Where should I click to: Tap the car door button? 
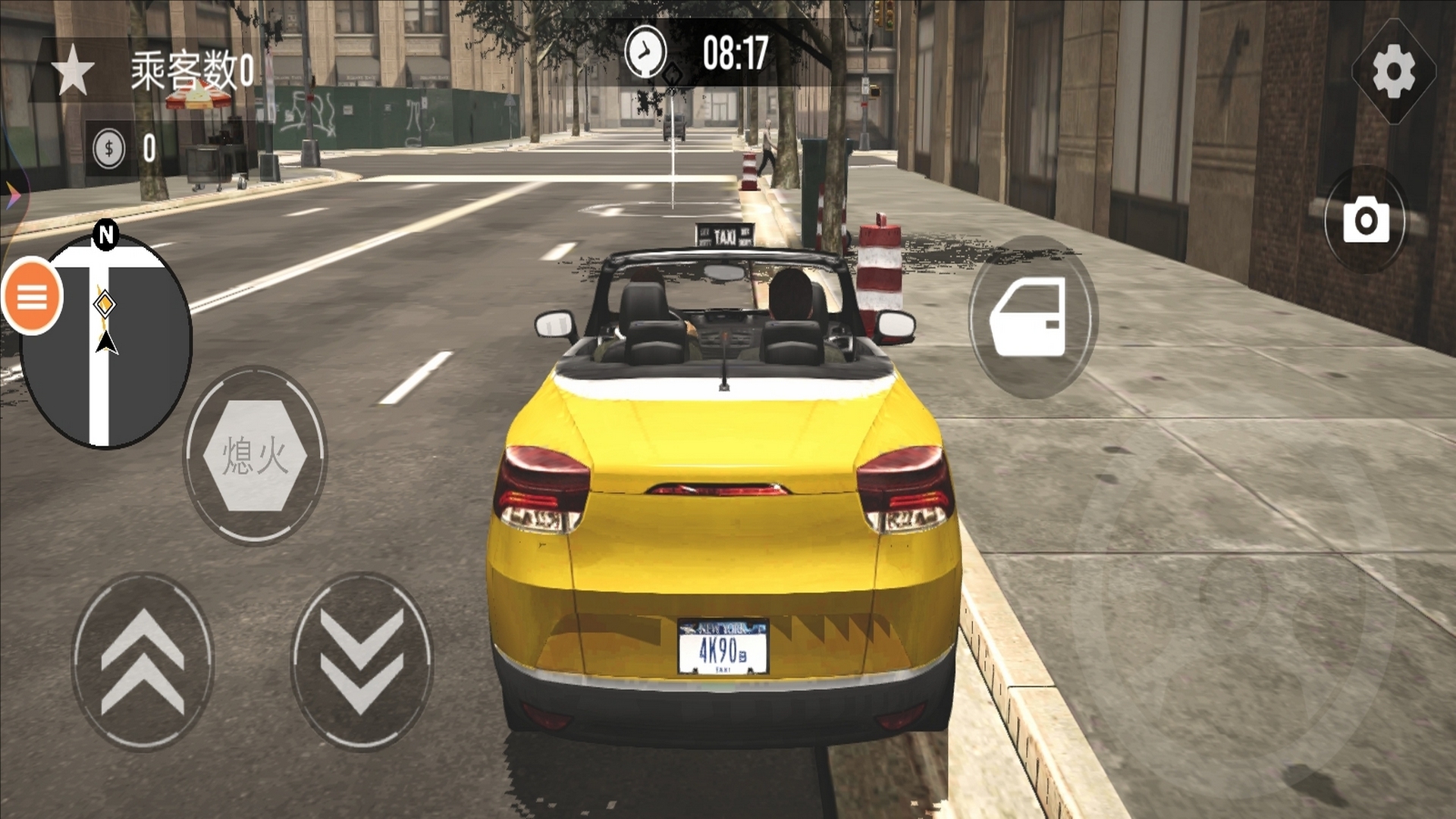[1030, 316]
